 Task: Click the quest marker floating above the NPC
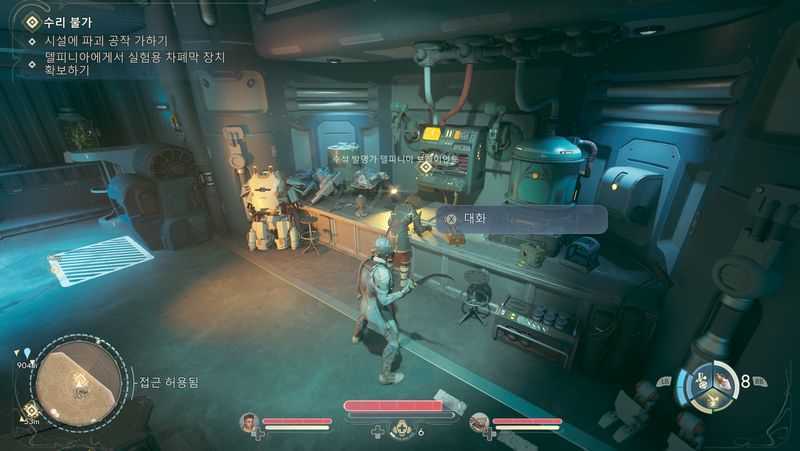[426, 167]
